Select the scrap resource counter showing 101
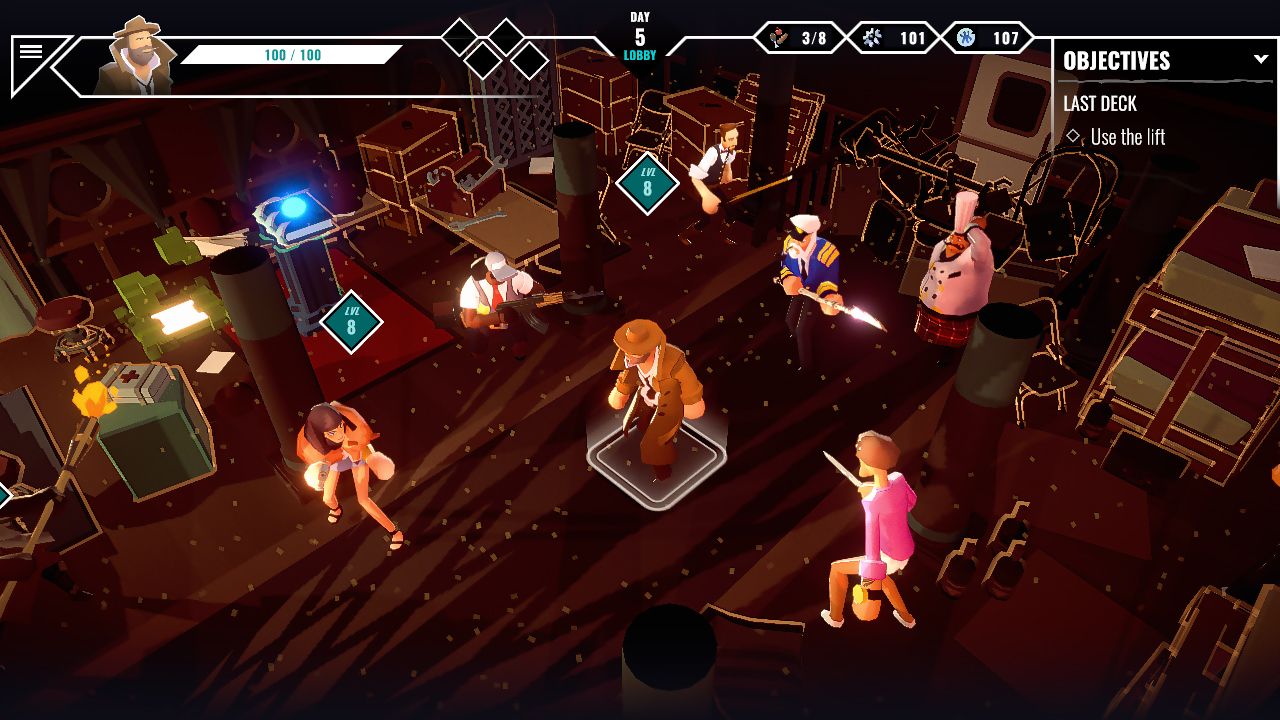 coord(893,35)
